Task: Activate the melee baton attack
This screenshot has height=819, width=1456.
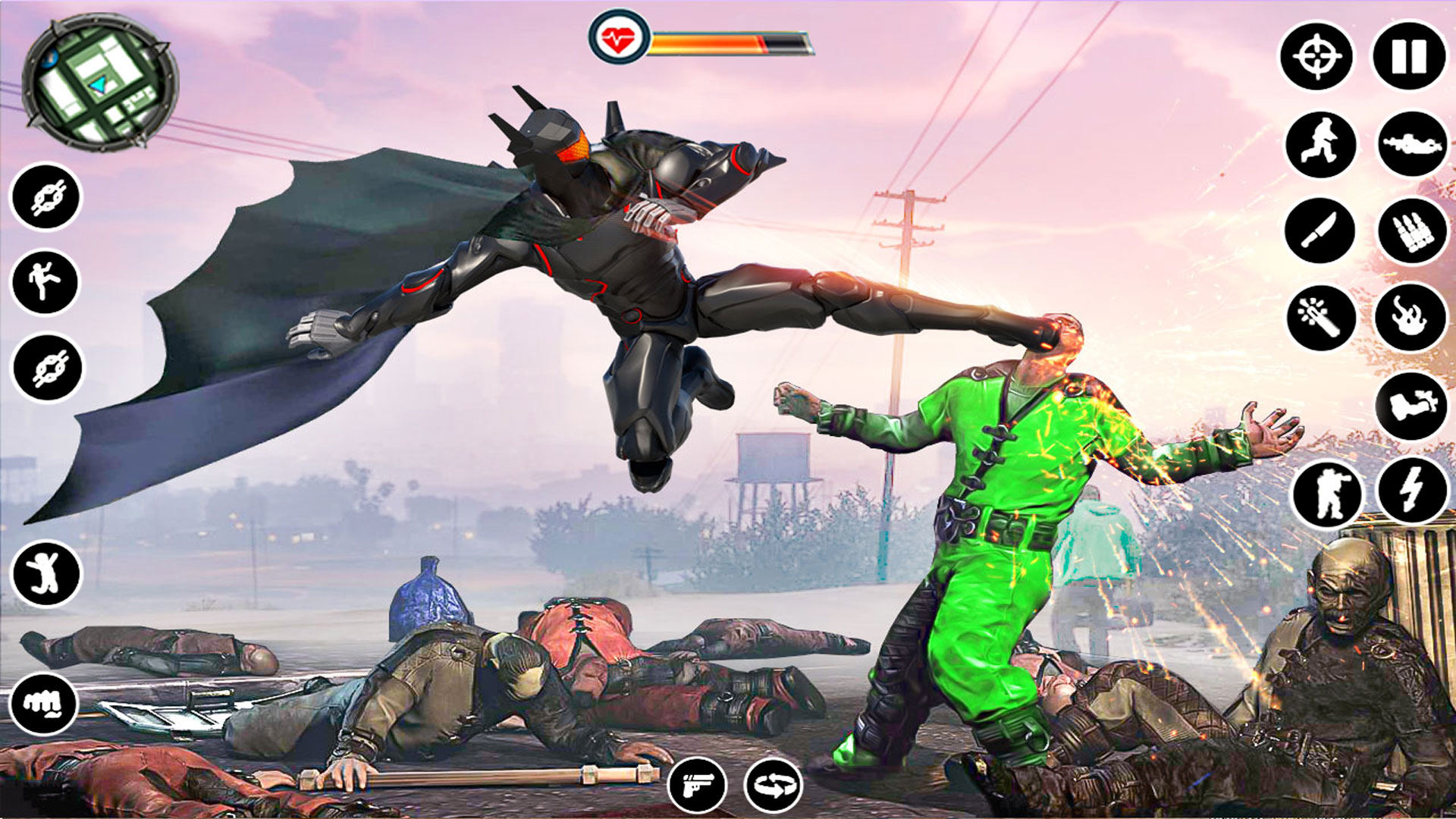Action: coord(1319,317)
